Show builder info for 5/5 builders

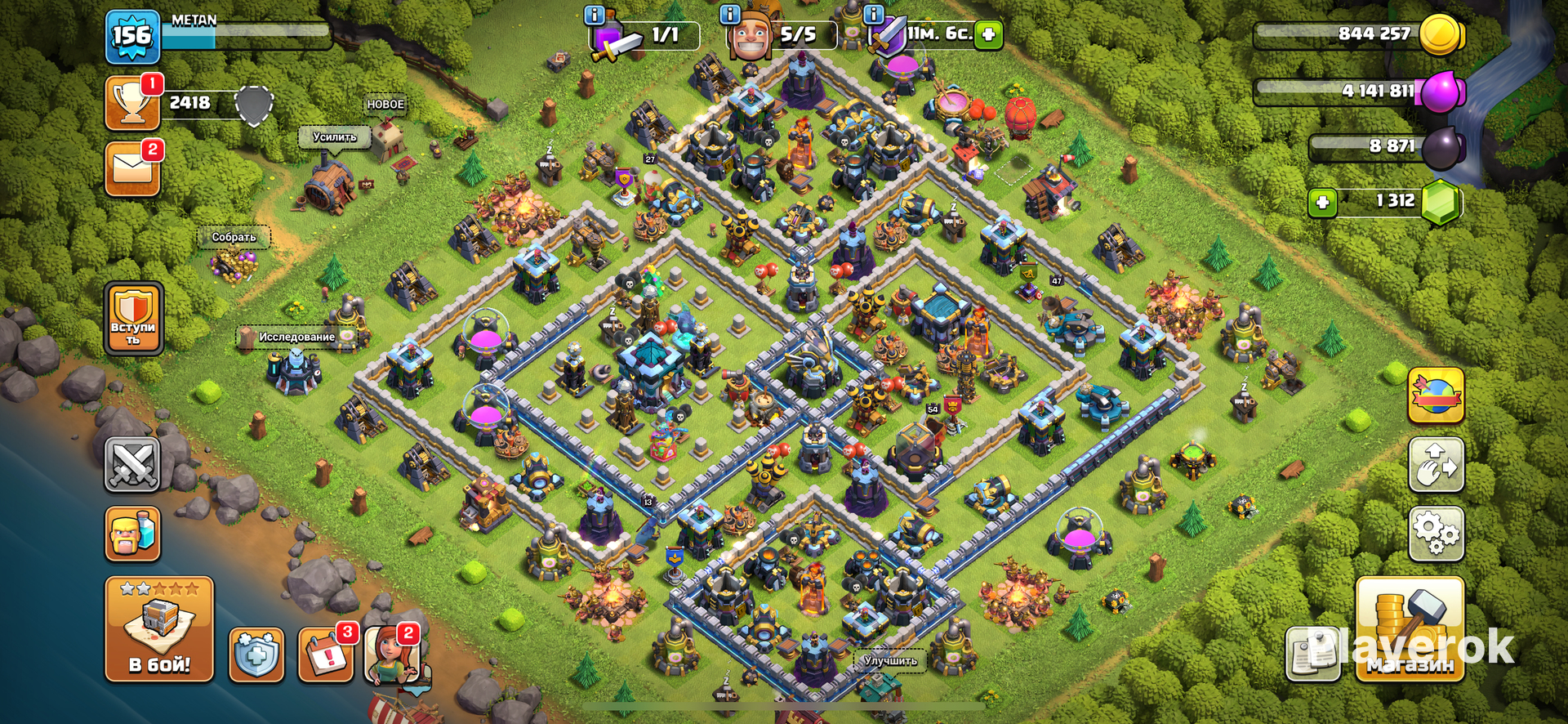(x=729, y=15)
